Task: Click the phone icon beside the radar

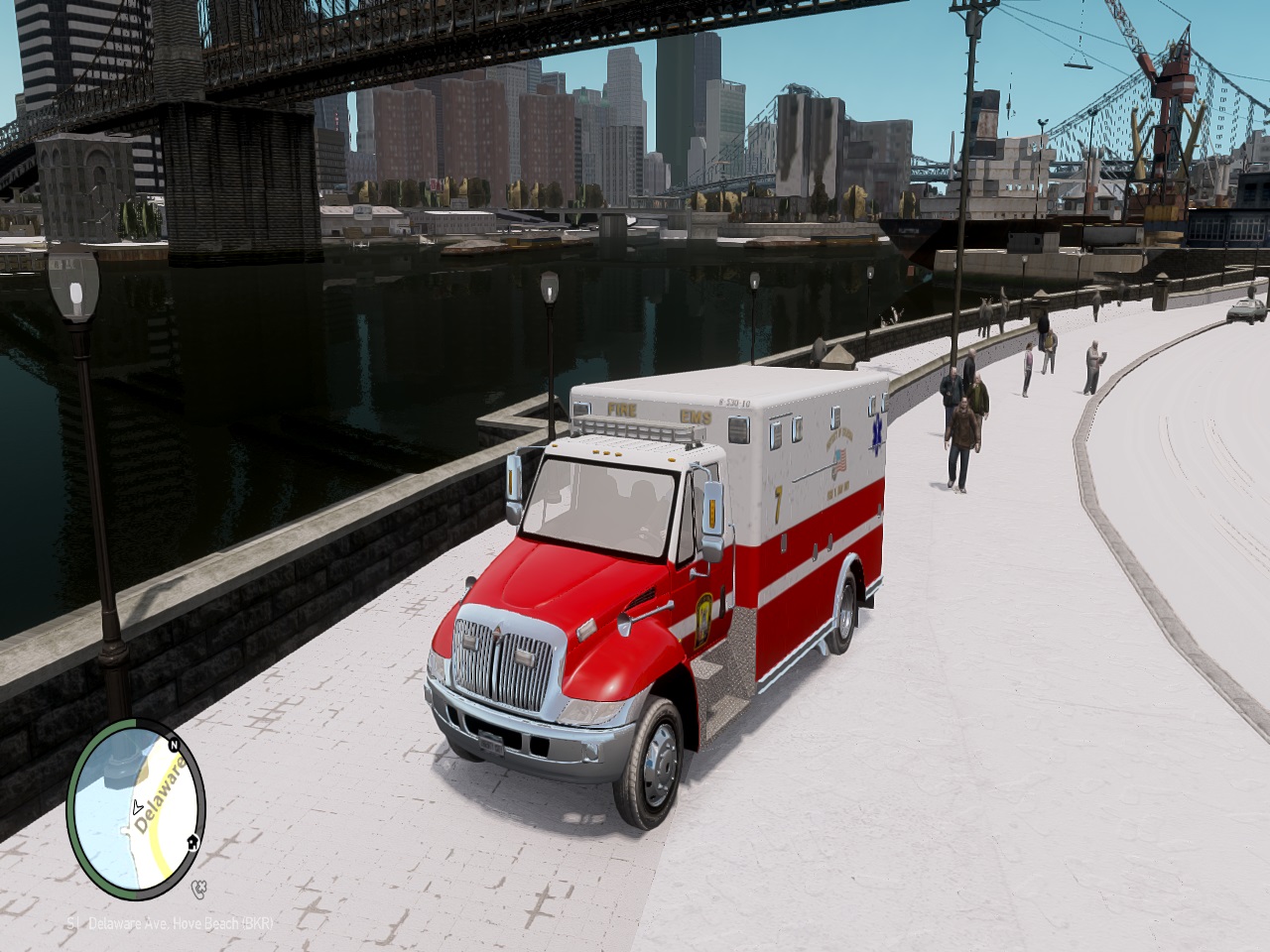Action: click(199, 886)
